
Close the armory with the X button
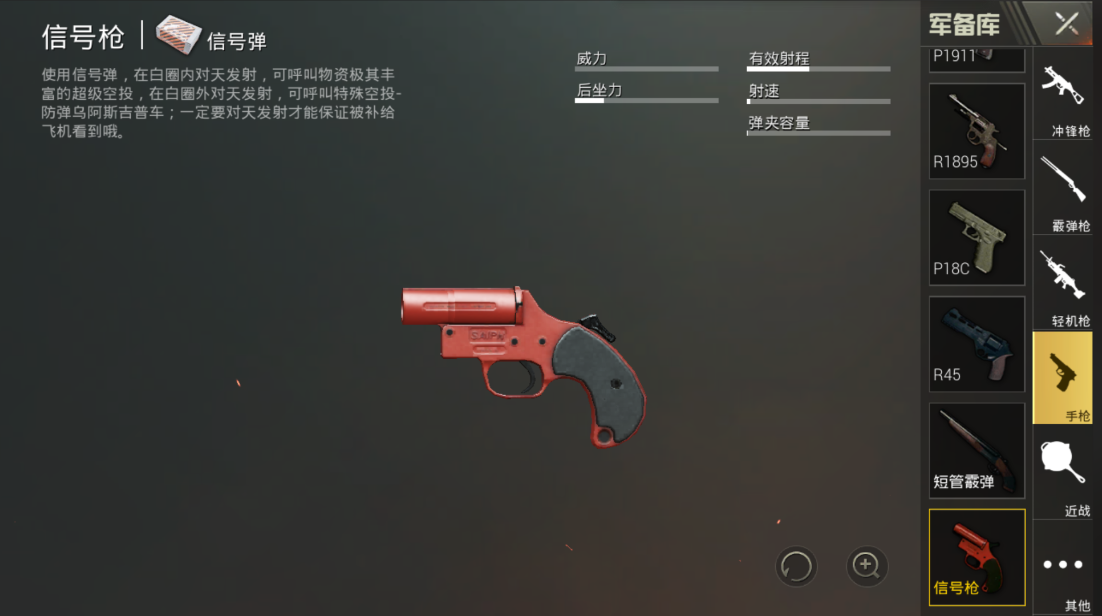click(x=1066, y=23)
